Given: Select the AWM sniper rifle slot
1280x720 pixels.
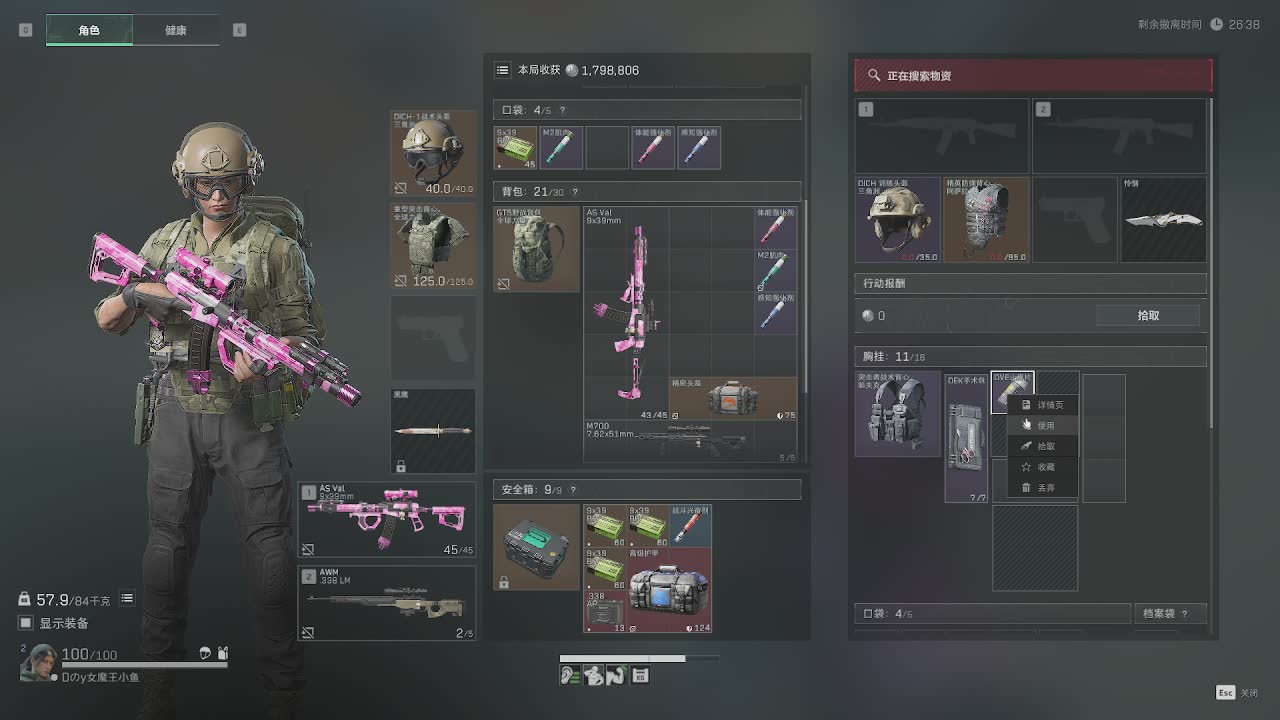Looking at the screenshot, I should (x=386, y=602).
